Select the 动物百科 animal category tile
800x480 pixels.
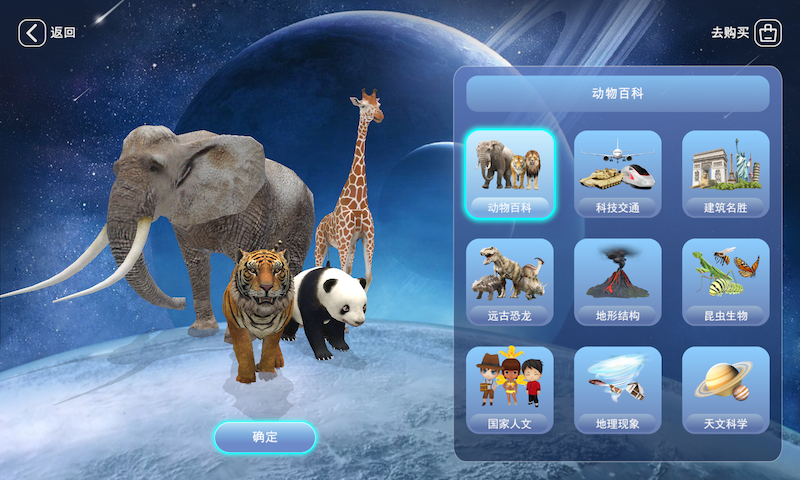click(510, 175)
